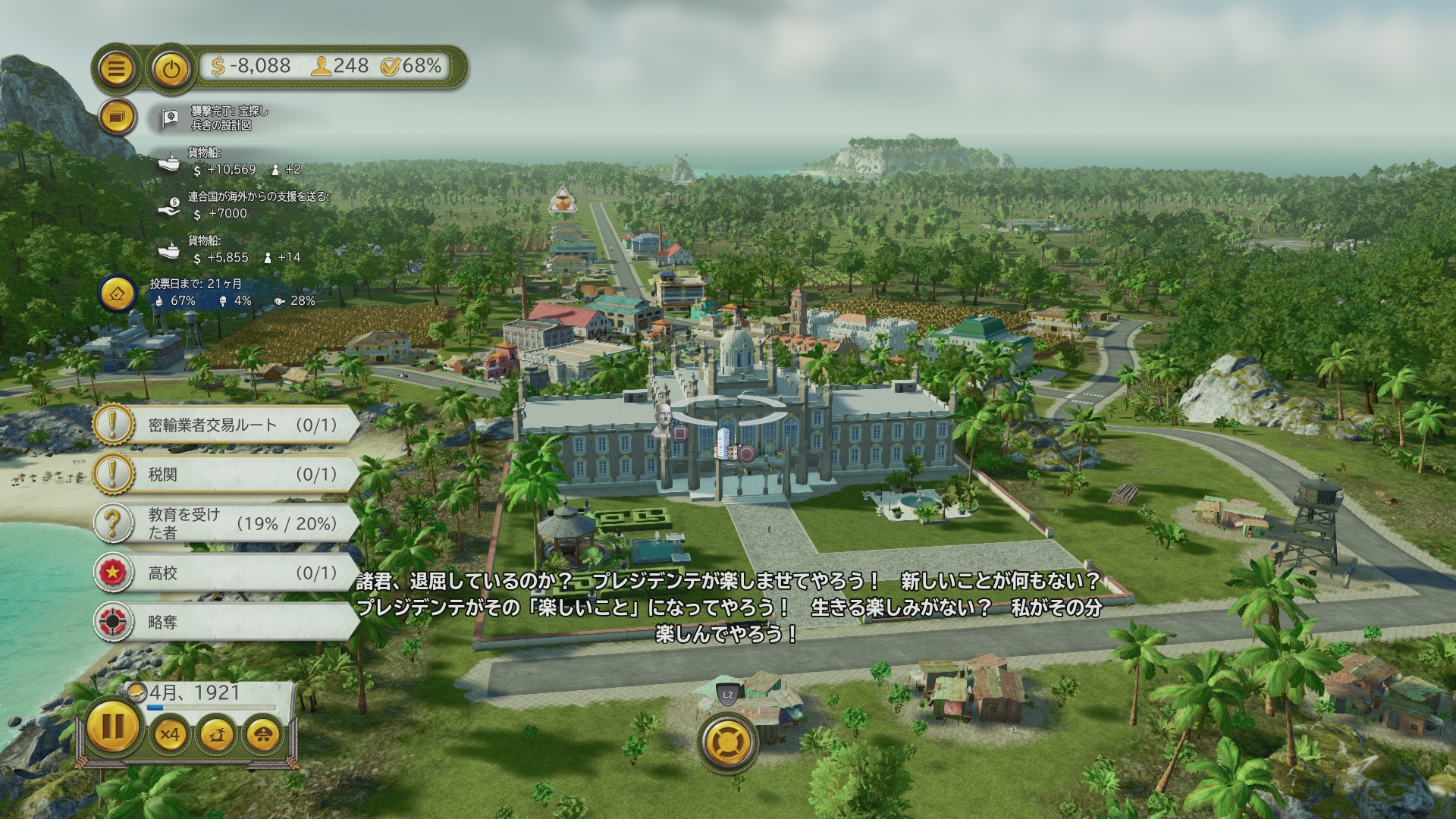Open the stacked cards overlay button
The width and height of the screenshot is (1456, 819).
pos(117,118)
